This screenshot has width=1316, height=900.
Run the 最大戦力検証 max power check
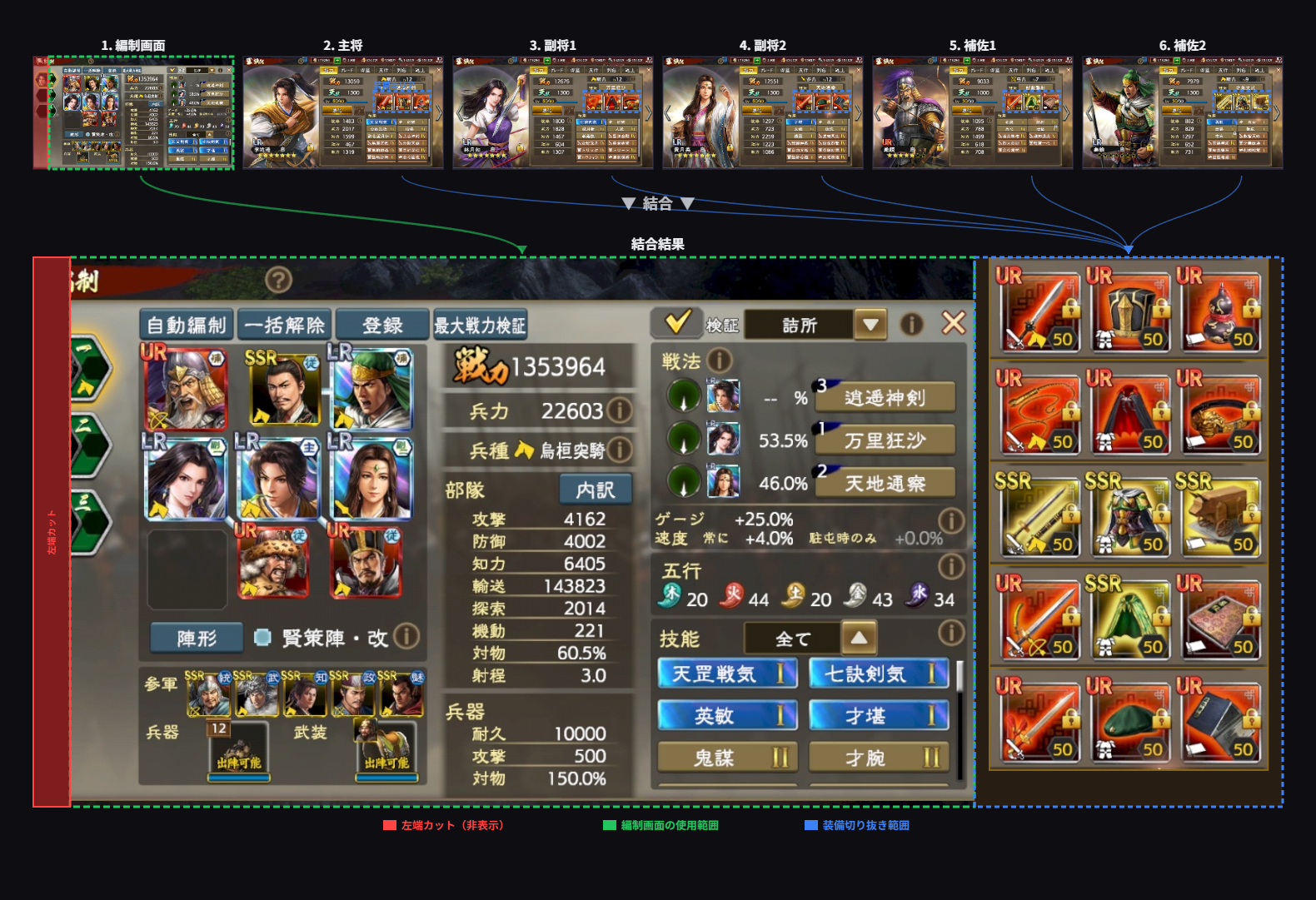(x=480, y=325)
